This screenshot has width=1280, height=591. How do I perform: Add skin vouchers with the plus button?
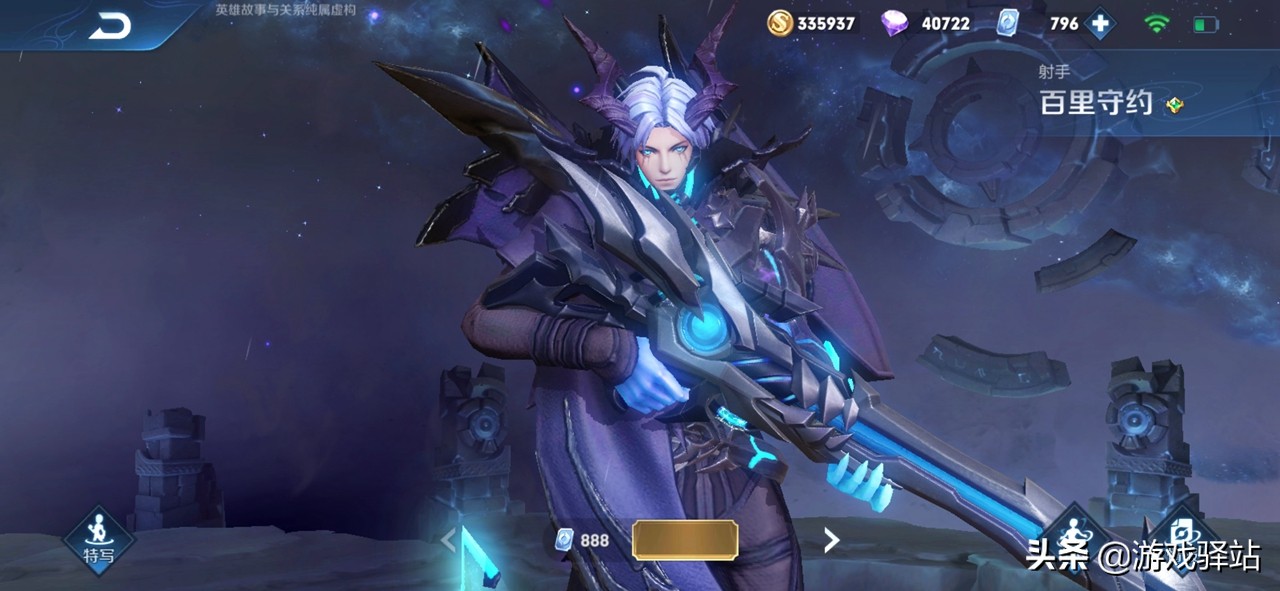click(1100, 24)
